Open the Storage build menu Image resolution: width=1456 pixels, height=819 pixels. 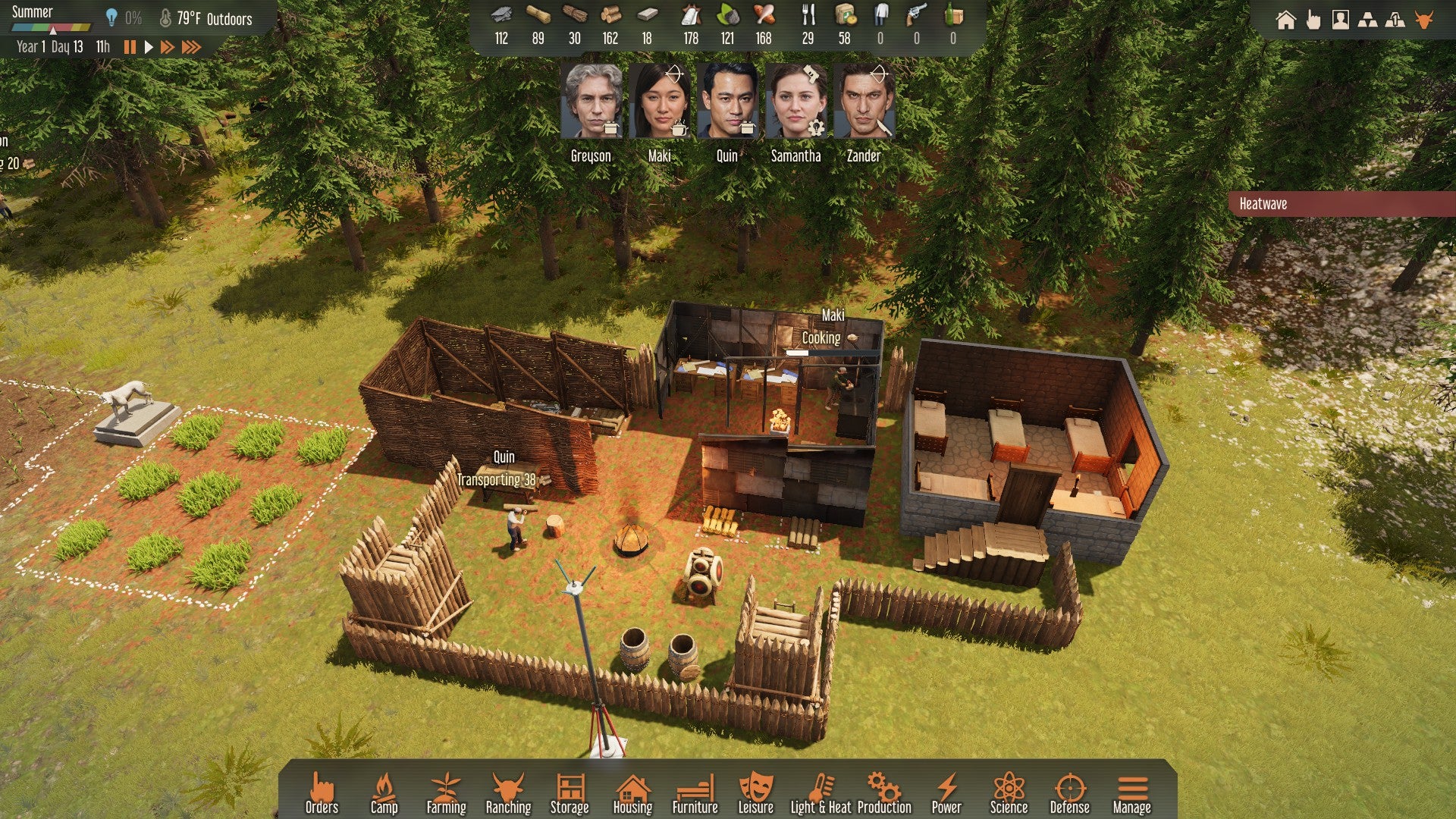570,793
